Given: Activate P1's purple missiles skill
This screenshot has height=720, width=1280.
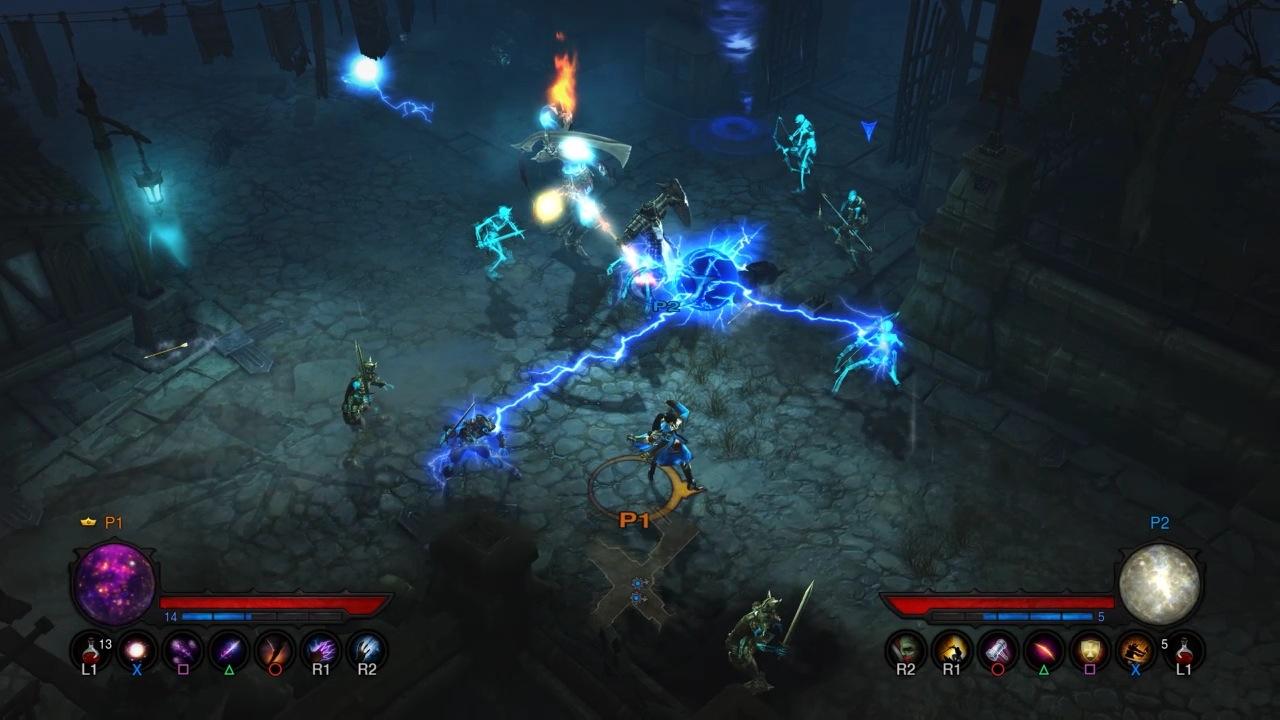Looking at the screenshot, I should [183, 650].
